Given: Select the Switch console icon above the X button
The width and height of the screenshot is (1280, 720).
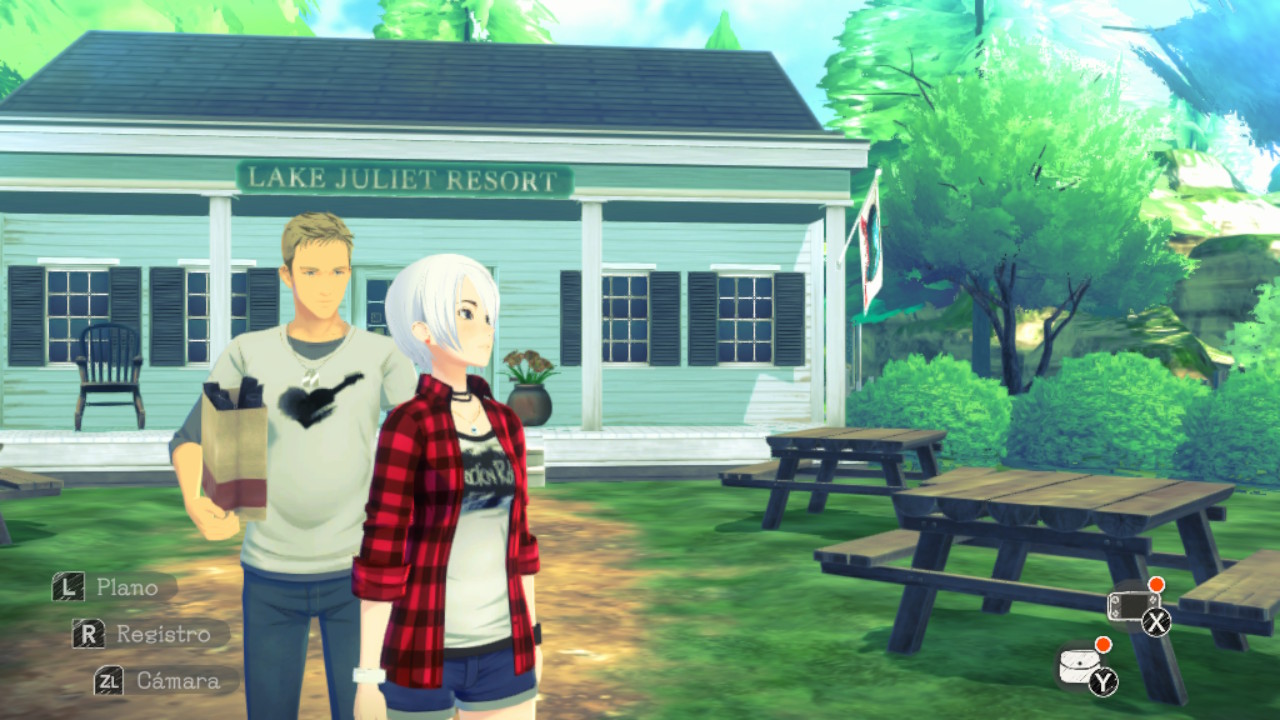Looking at the screenshot, I should pyautogui.click(x=1134, y=606).
